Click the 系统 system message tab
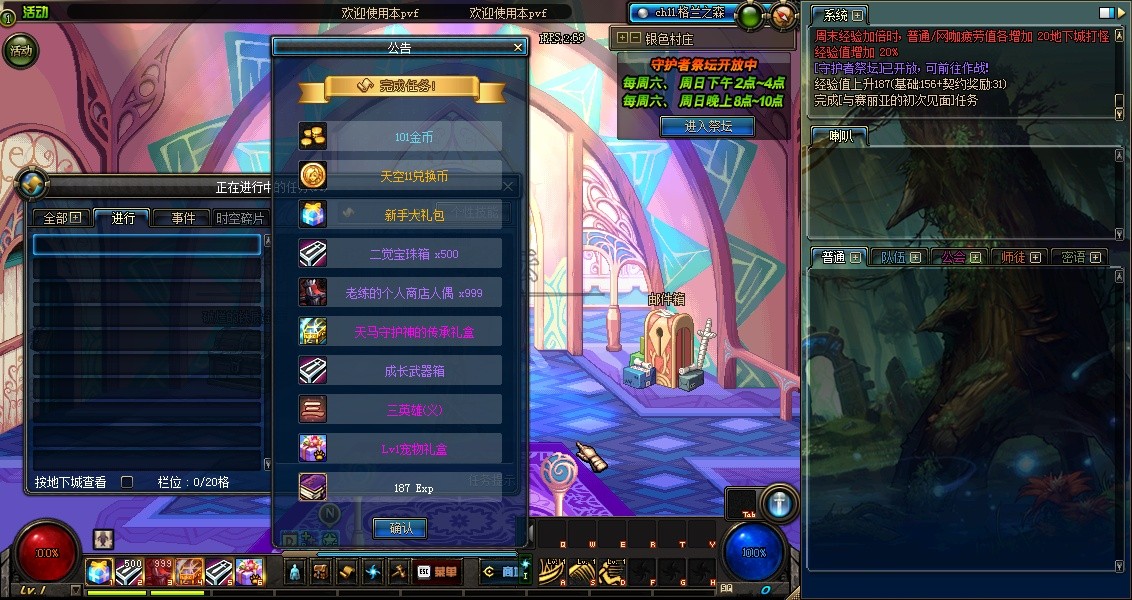The height and width of the screenshot is (600, 1132). [838, 15]
